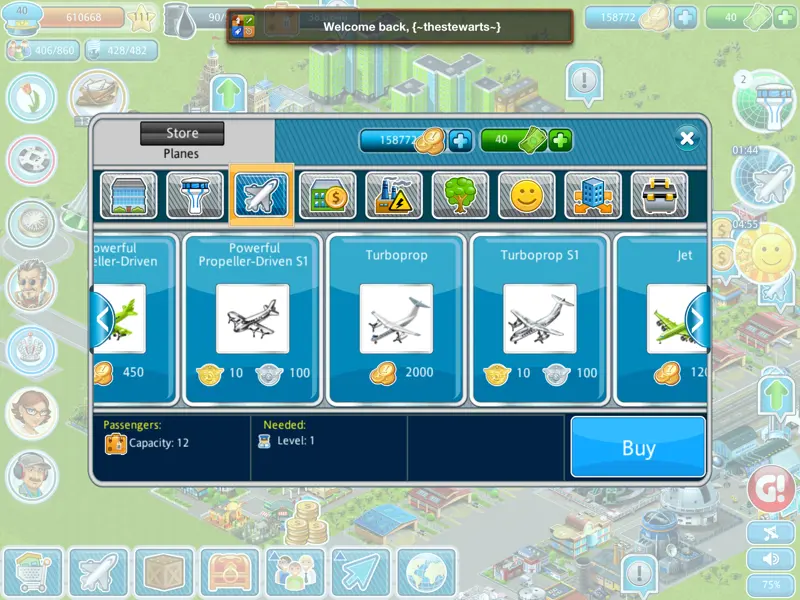The width and height of the screenshot is (800, 600).
Task: Toggle the sound speaker icon
Action: 772,559
